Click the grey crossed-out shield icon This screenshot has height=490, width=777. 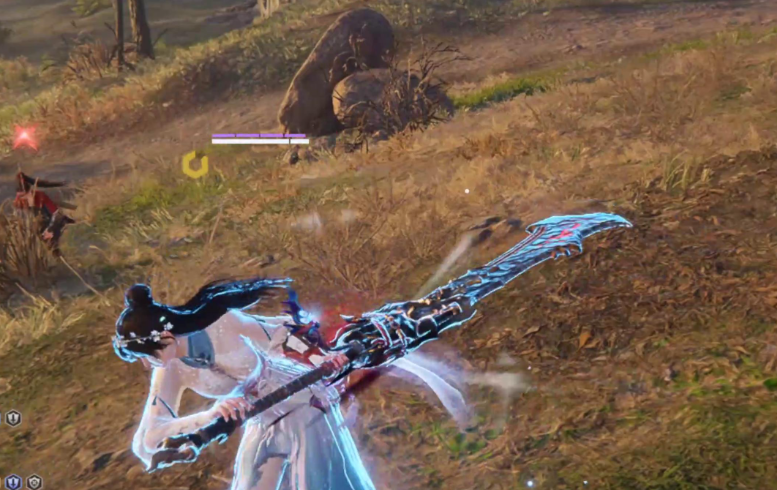pyautogui.click(x=34, y=482)
